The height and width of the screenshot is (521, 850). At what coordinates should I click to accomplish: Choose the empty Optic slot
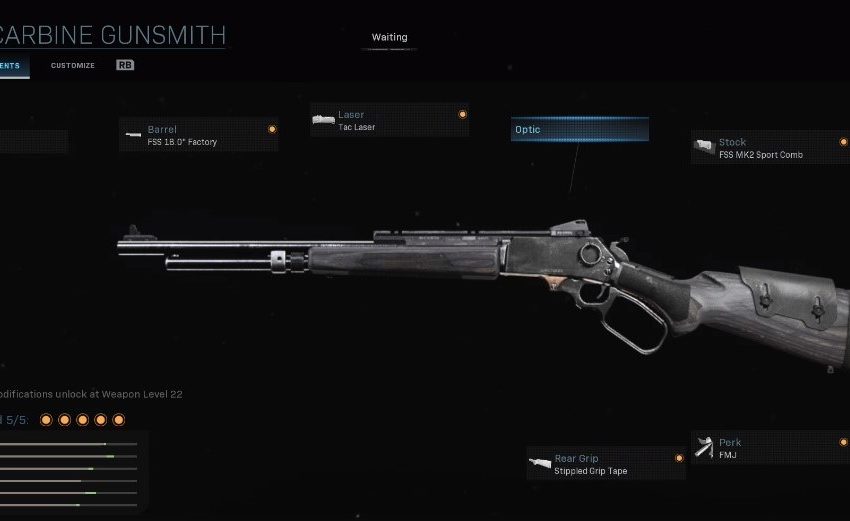tap(579, 130)
